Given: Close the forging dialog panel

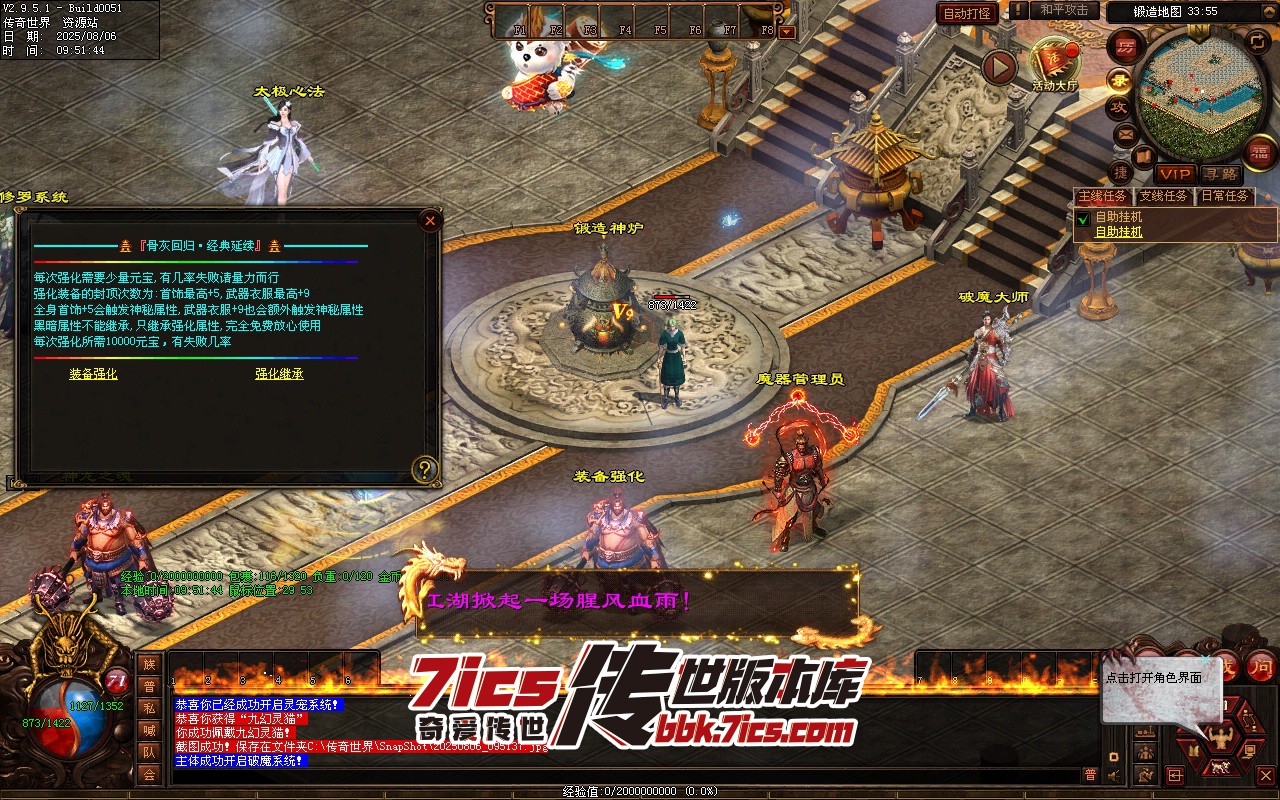Looking at the screenshot, I should tap(430, 221).
